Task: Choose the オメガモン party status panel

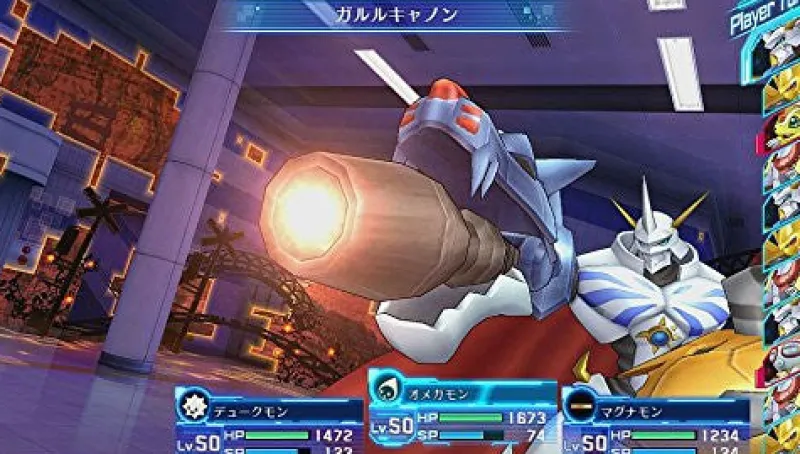Action: coord(462,408)
